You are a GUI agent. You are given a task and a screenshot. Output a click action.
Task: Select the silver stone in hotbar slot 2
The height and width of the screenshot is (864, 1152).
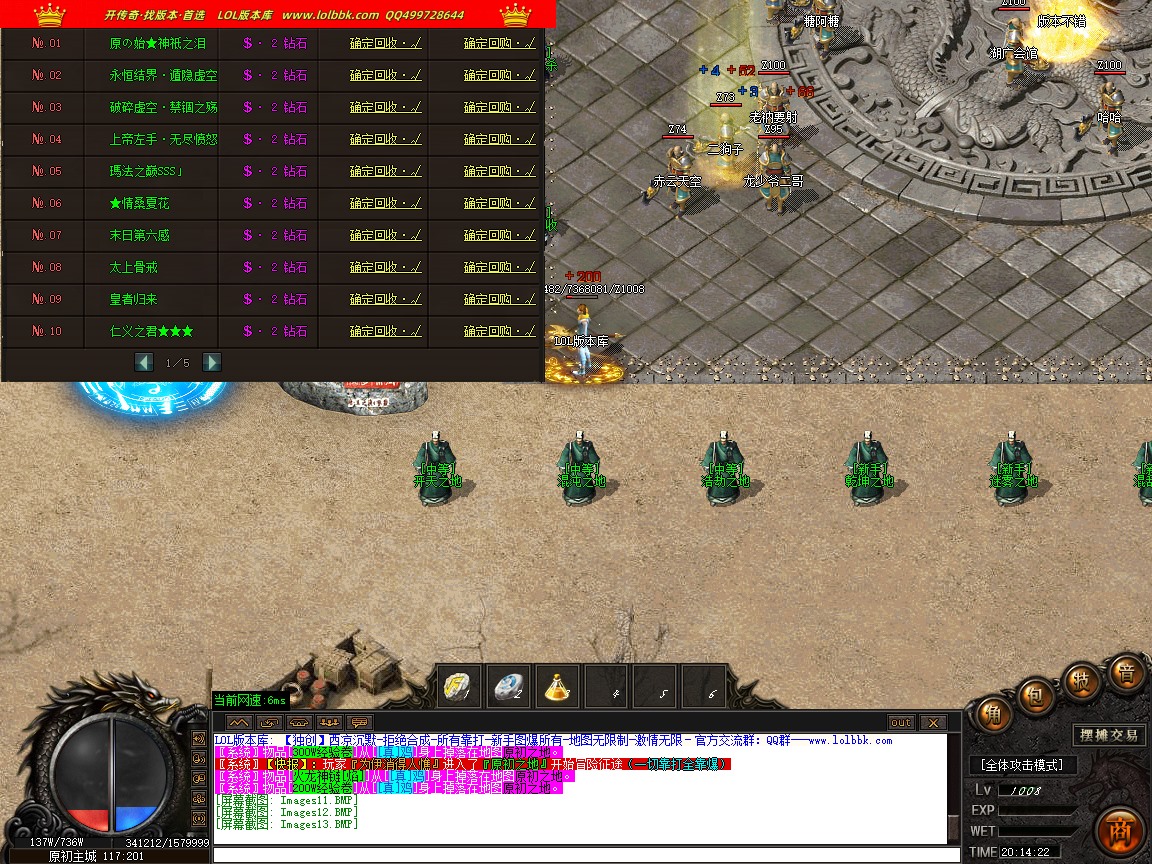pyautogui.click(x=508, y=687)
